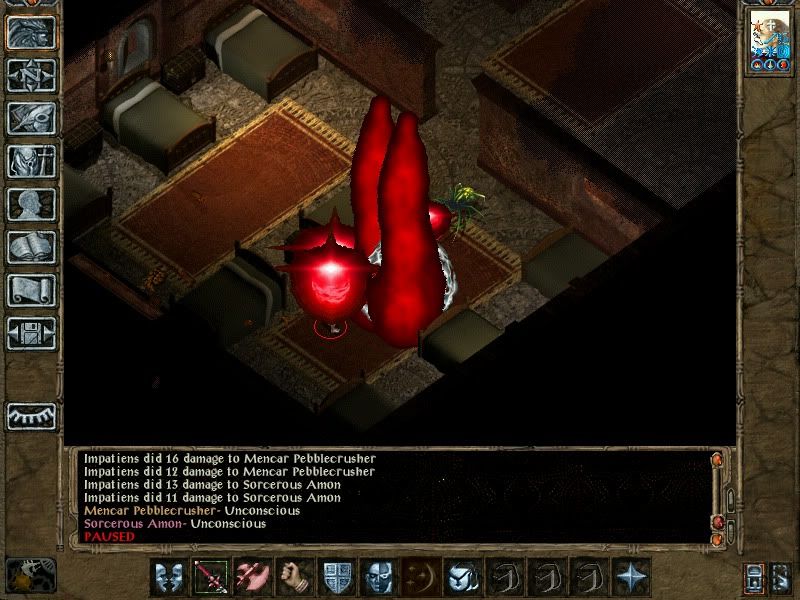This screenshot has height=600, width=800.
Task: Open the dialogue masks action button
Action: (168, 577)
